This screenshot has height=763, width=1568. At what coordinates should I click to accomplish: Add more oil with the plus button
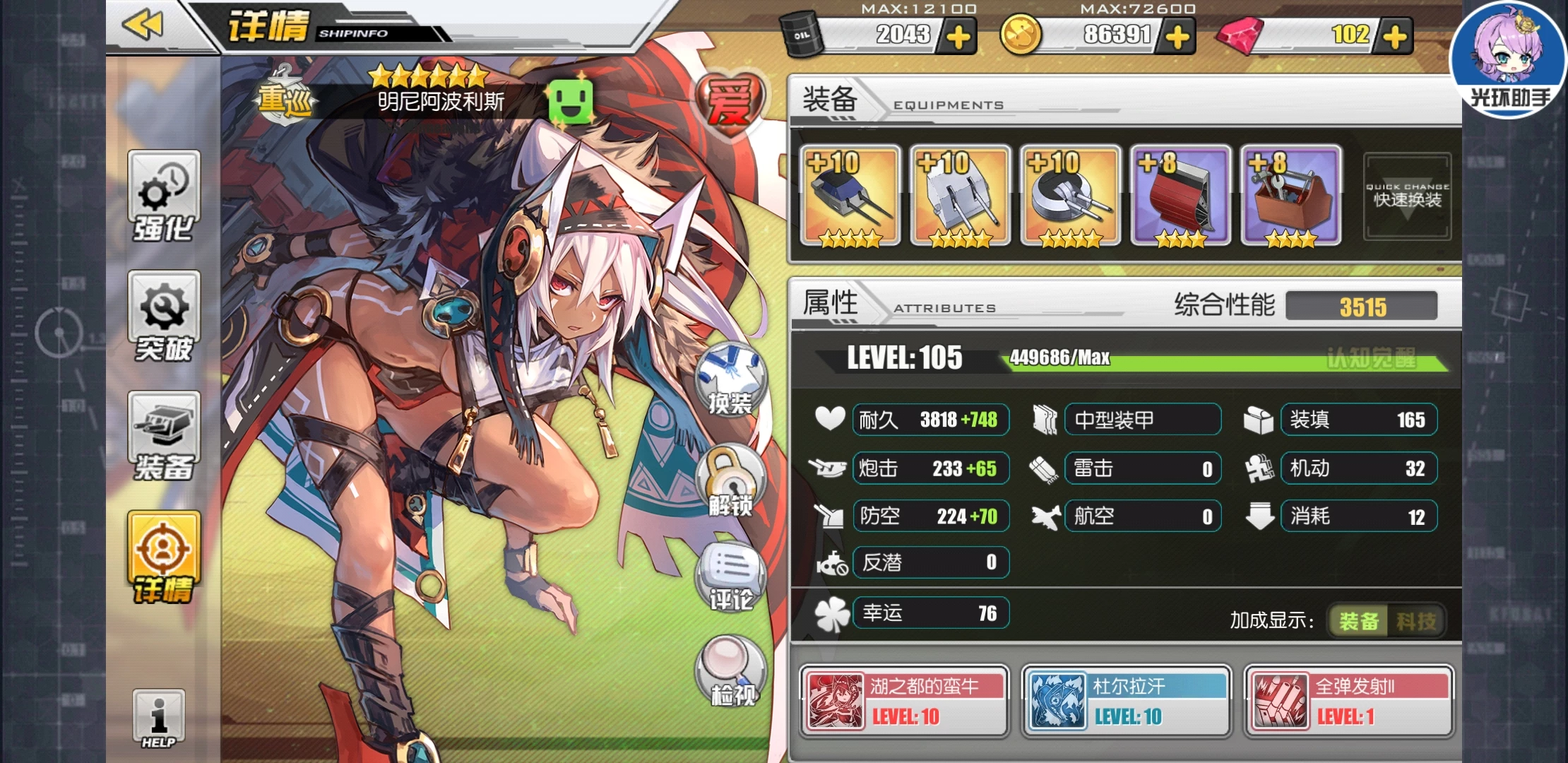coord(958,37)
